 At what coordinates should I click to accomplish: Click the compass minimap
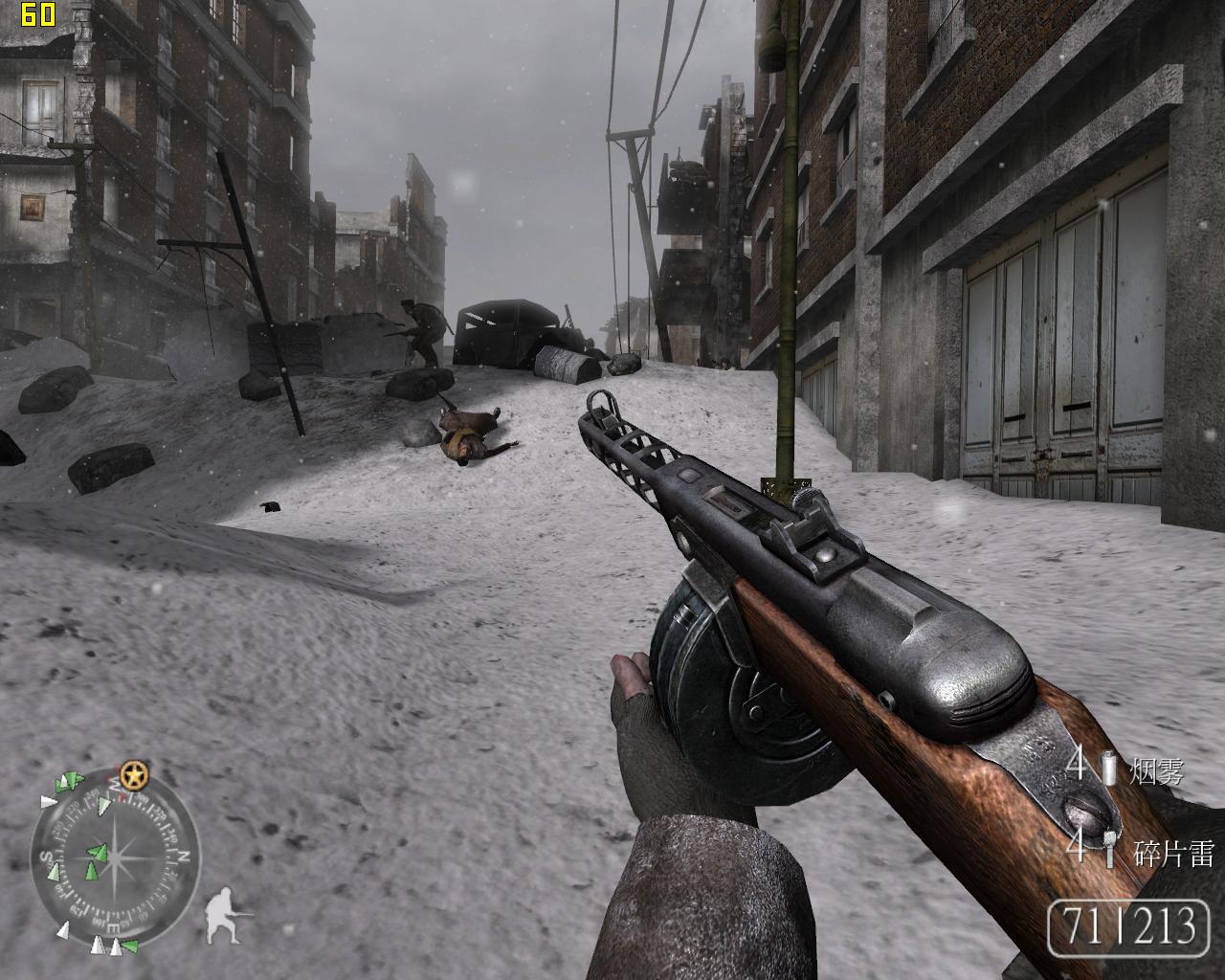[x=114, y=854]
